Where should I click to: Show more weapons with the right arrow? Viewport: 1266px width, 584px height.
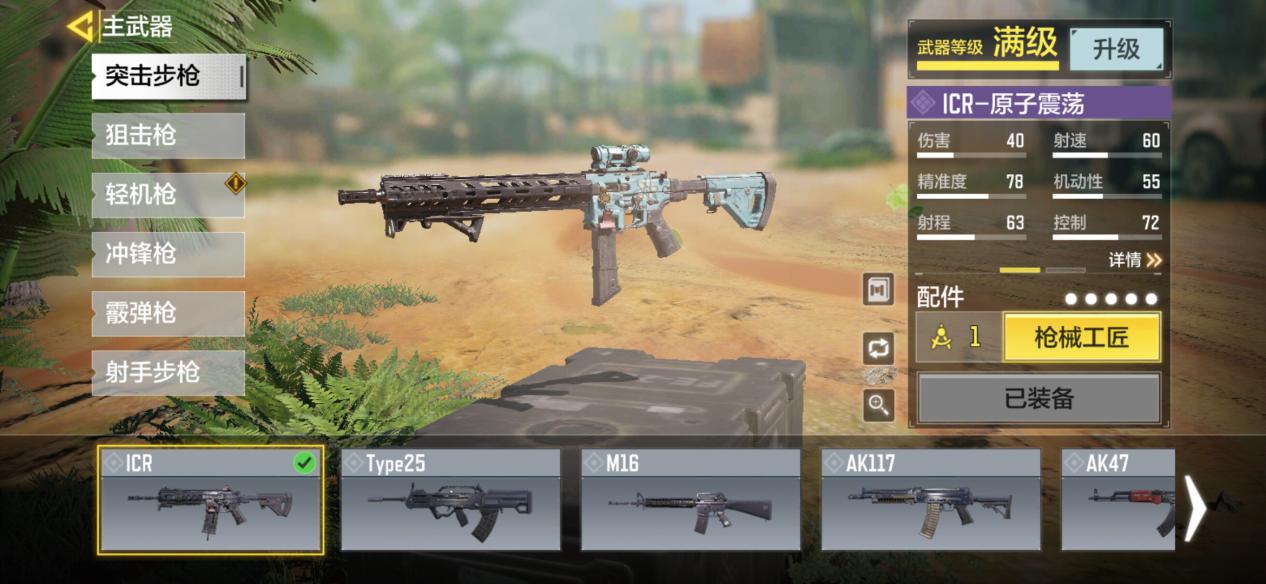1195,508
